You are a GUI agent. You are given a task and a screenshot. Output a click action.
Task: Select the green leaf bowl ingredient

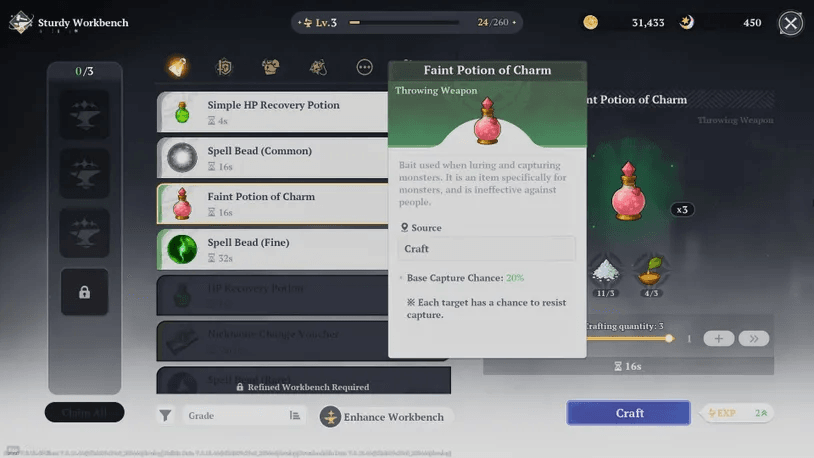tap(652, 271)
